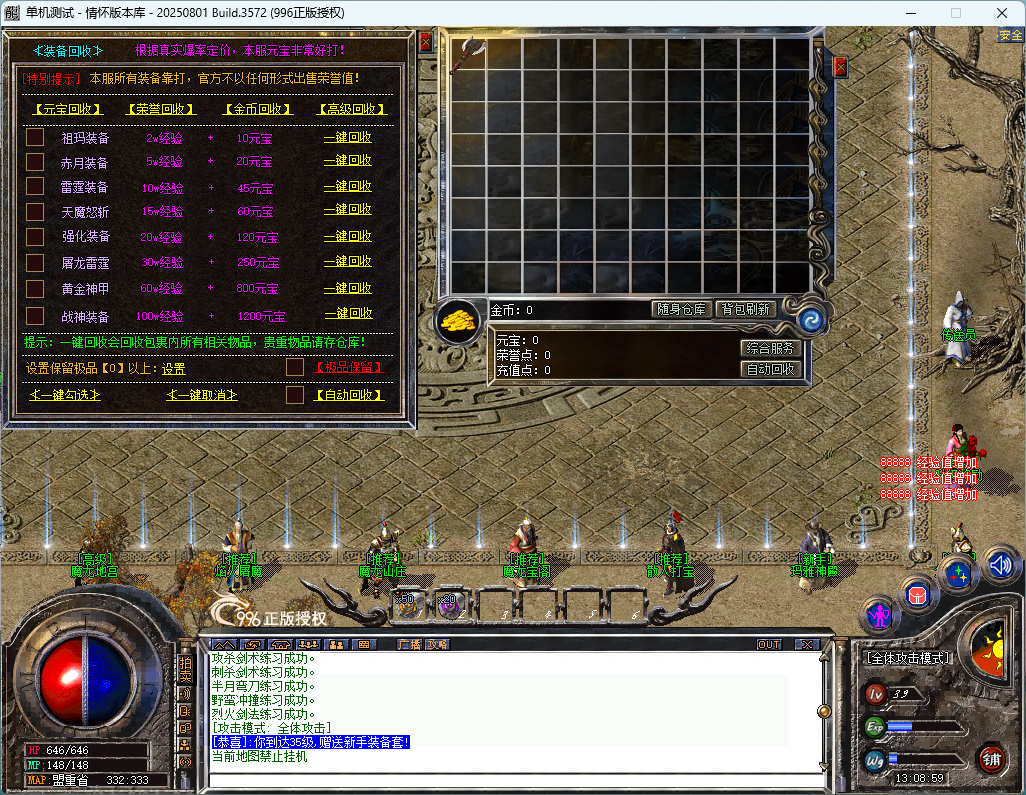The width and height of the screenshot is (1026, 795).
Task: Click 一键回收 for 赤月装备
Action: (347, 161)
